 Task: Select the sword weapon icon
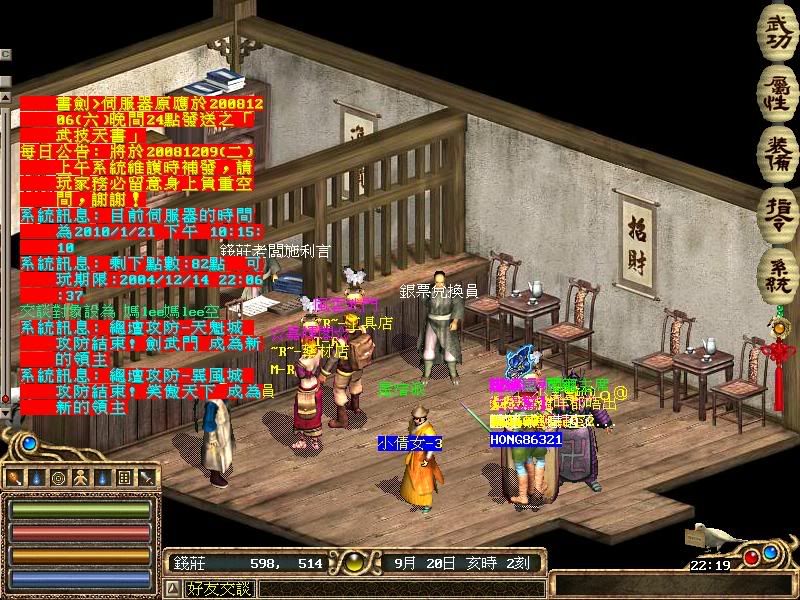[146, 477]
